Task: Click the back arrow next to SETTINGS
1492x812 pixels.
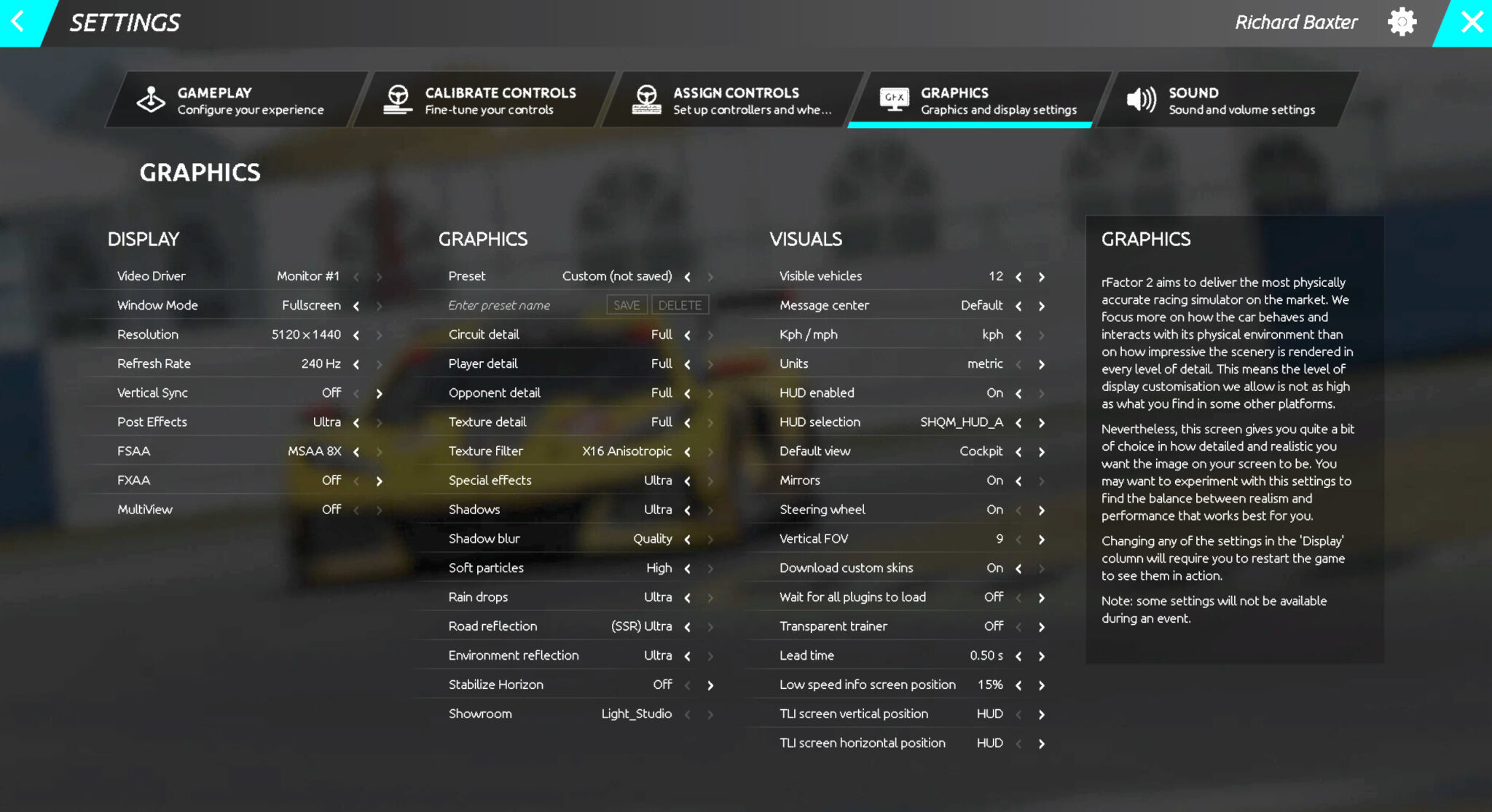Action: tap(17, 22)
